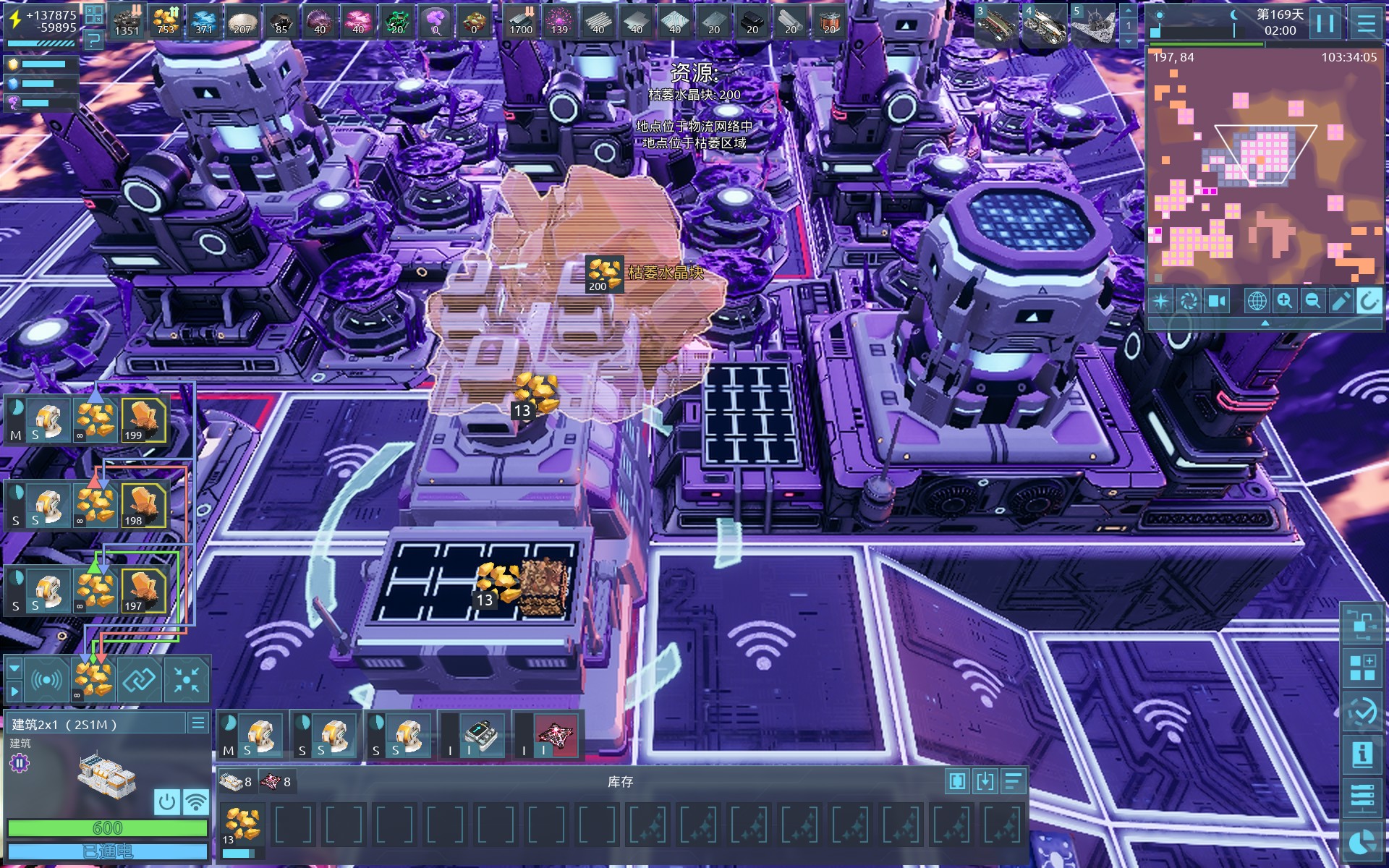Open the info book panel
The width and height of the screenshot is (1389, 868).
pos(1362,754)
